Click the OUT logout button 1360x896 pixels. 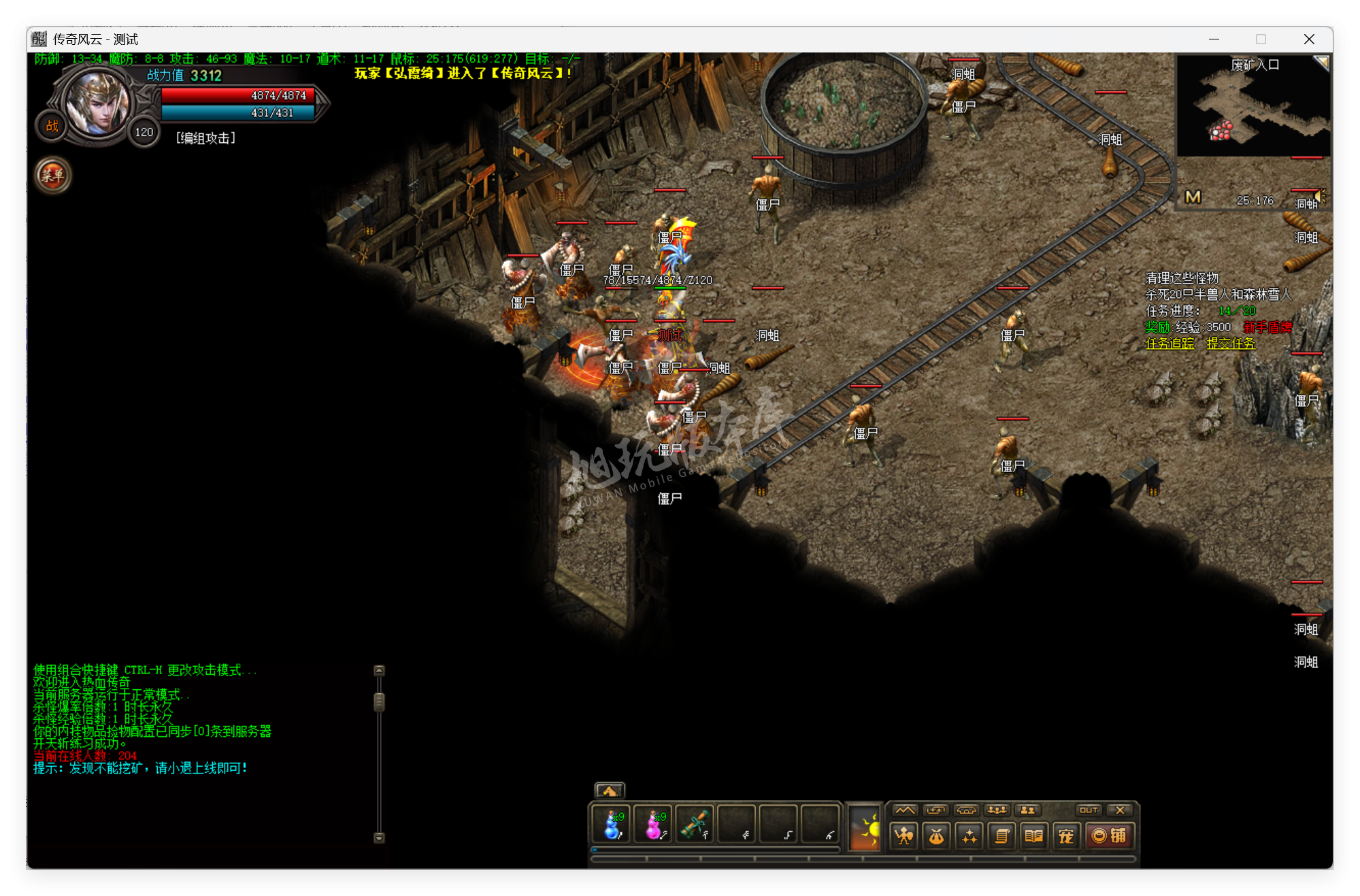(1089, 810)
